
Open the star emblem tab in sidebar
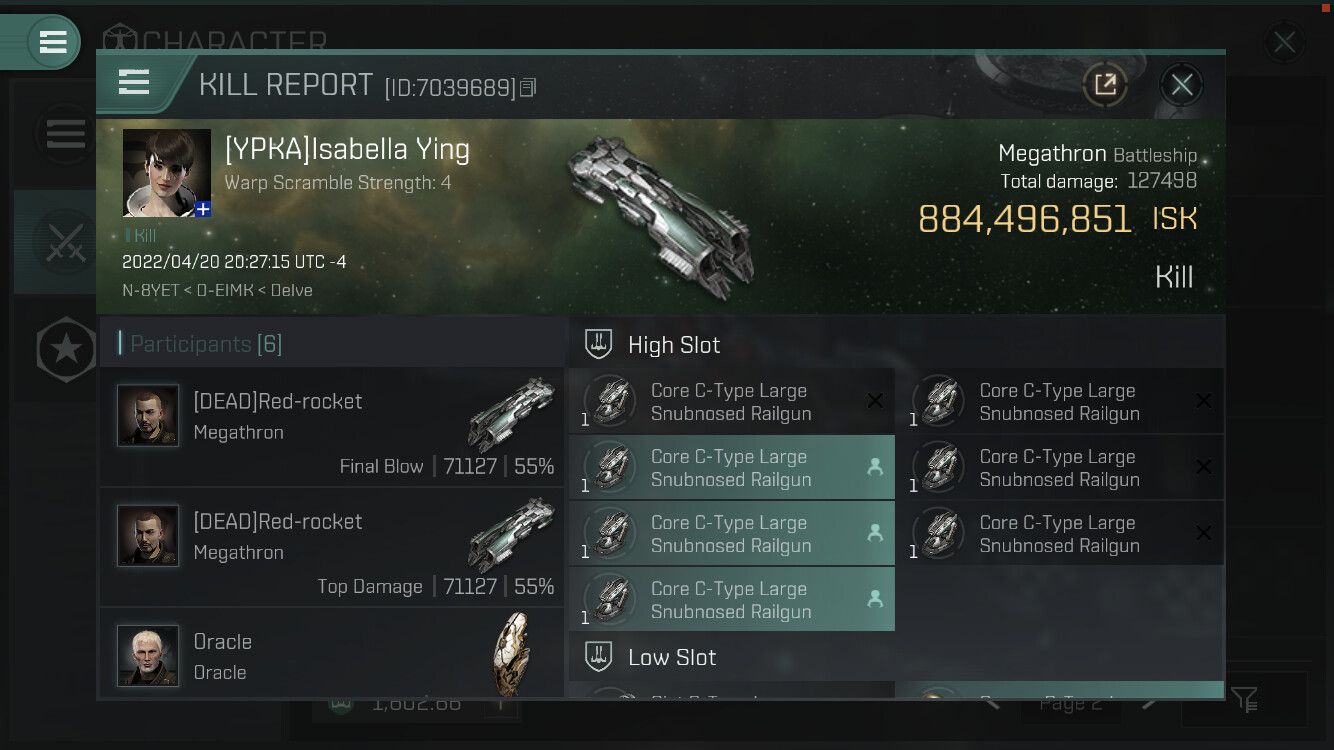coord(66,349)
